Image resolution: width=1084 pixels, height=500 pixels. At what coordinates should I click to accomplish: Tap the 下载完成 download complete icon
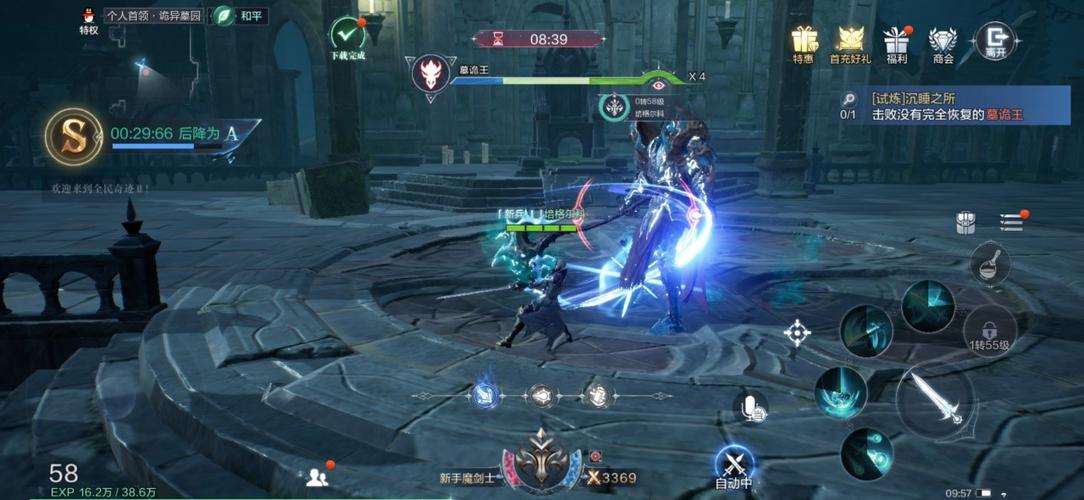coord(348,35)
